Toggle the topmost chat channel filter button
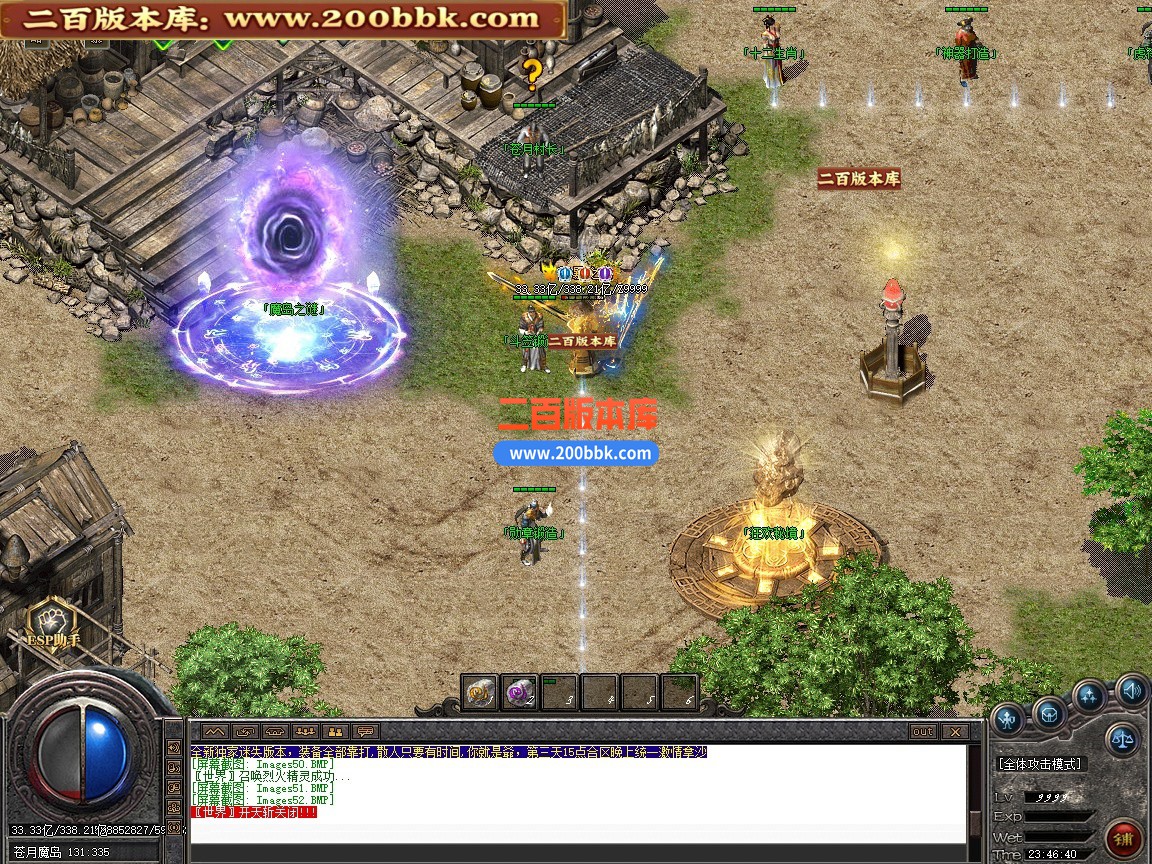Viewport: 1152px width, 864px height. coord(174,749)
